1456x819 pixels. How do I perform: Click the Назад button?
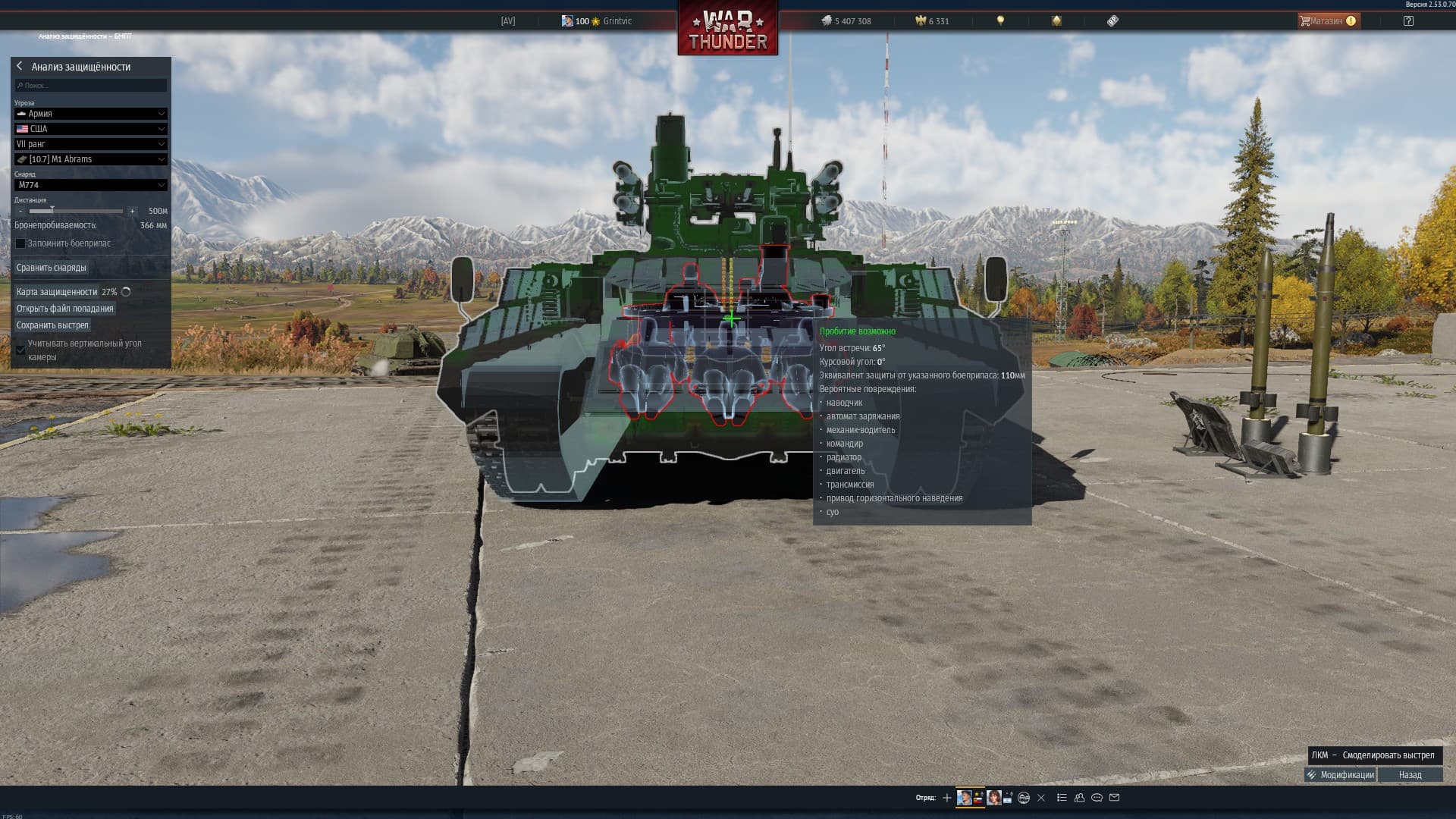pos(1410,775)
